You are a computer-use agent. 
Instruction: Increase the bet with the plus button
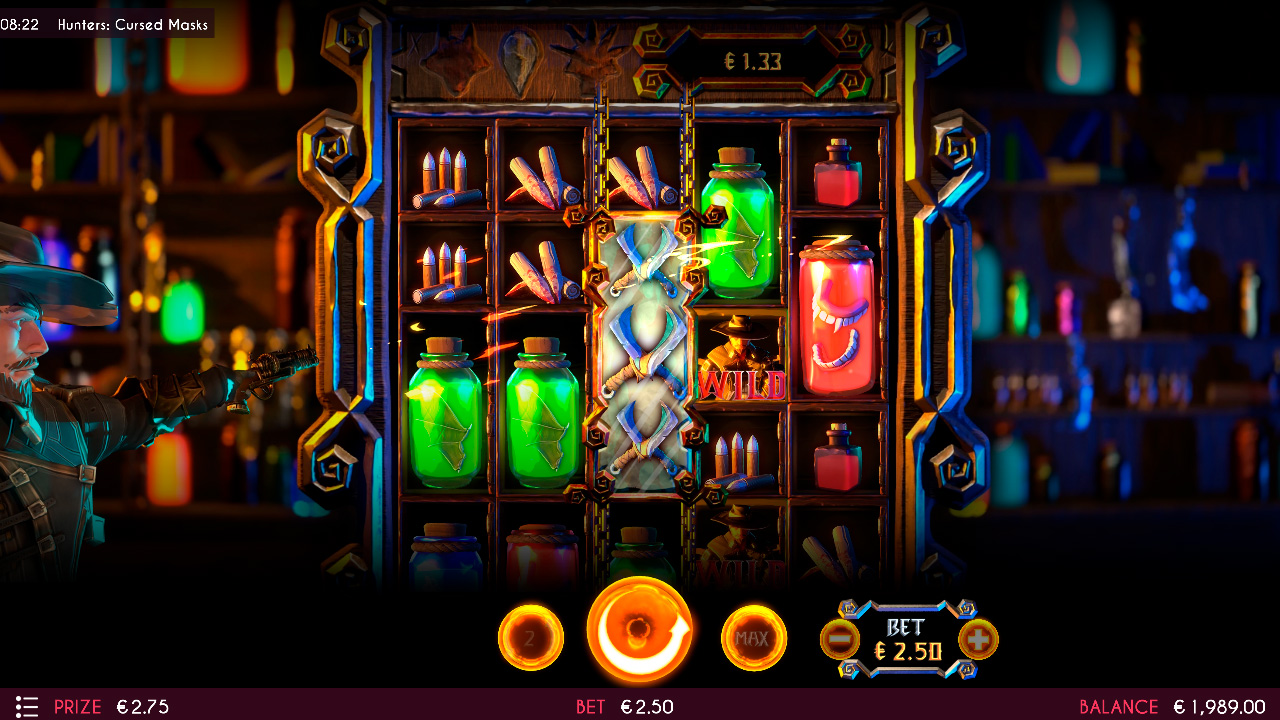(978, 639)
